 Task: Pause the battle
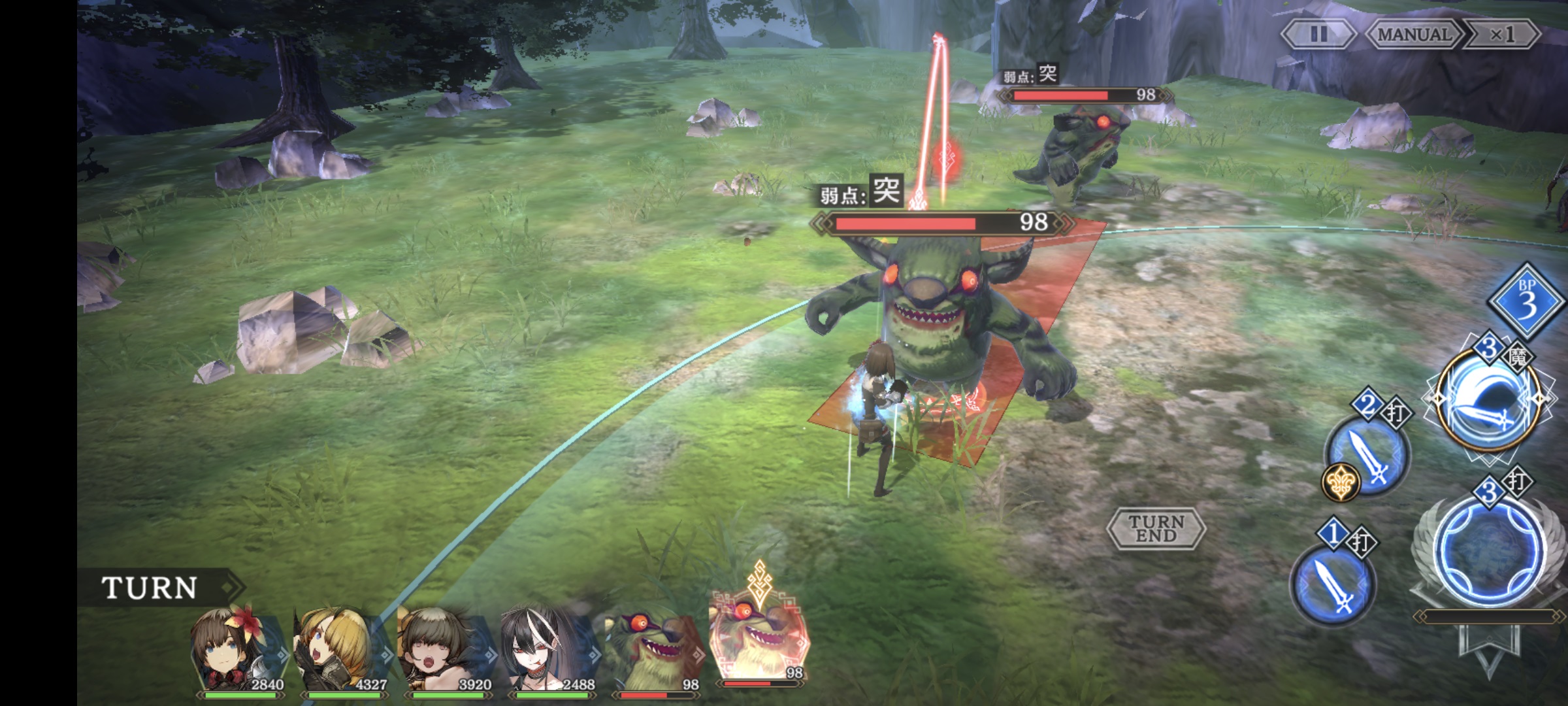[1318, 34]
